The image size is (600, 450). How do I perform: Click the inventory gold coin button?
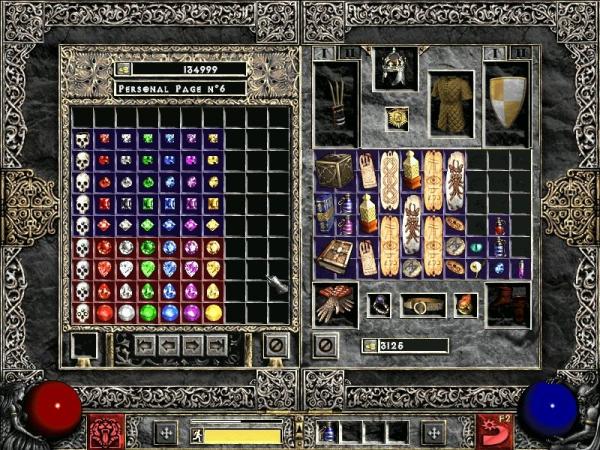pyautogui.click(x=369, y=346)
